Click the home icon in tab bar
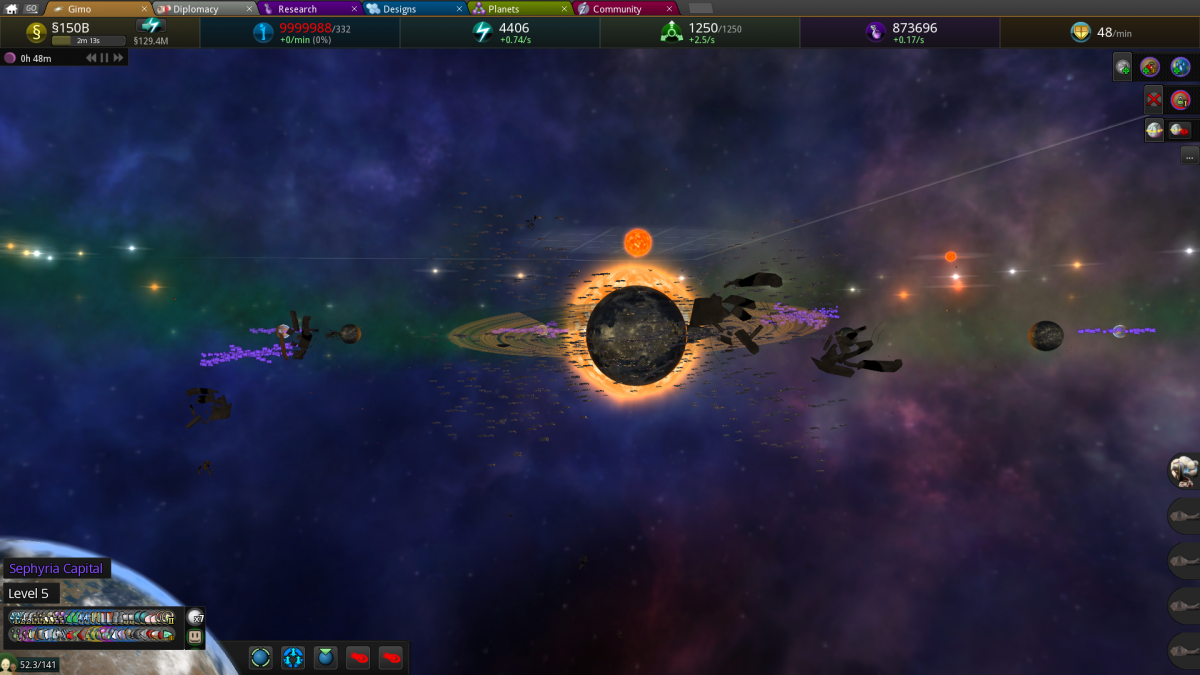 pos(12,9)
